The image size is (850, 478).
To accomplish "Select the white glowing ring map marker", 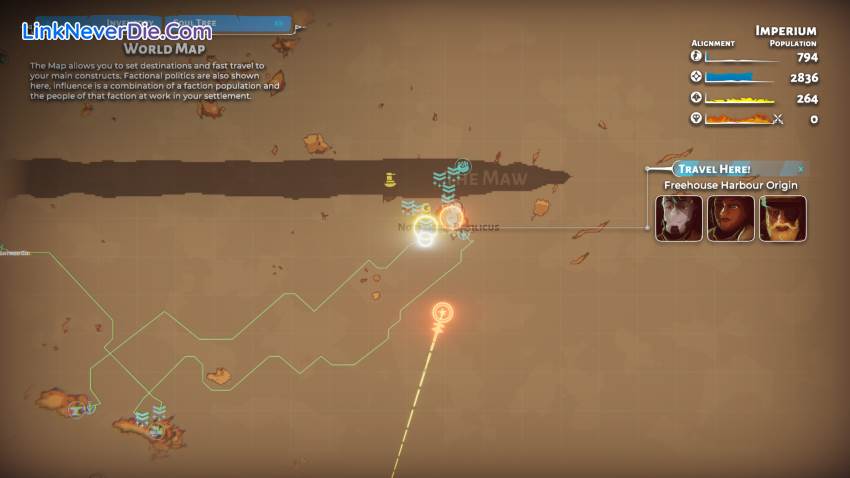I will click(x=426, y=233).
